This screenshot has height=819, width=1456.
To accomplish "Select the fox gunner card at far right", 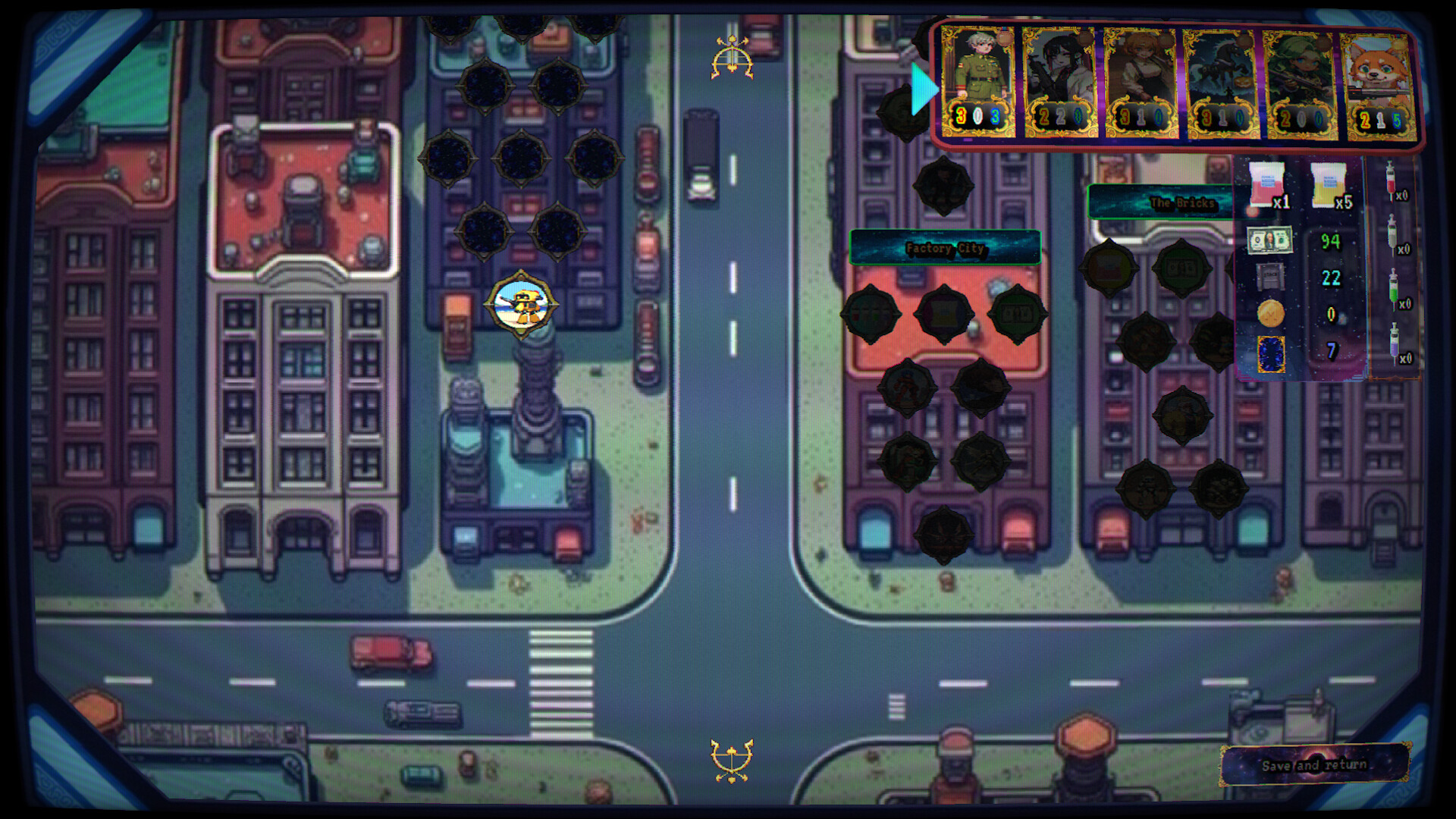I will 1380,83.
